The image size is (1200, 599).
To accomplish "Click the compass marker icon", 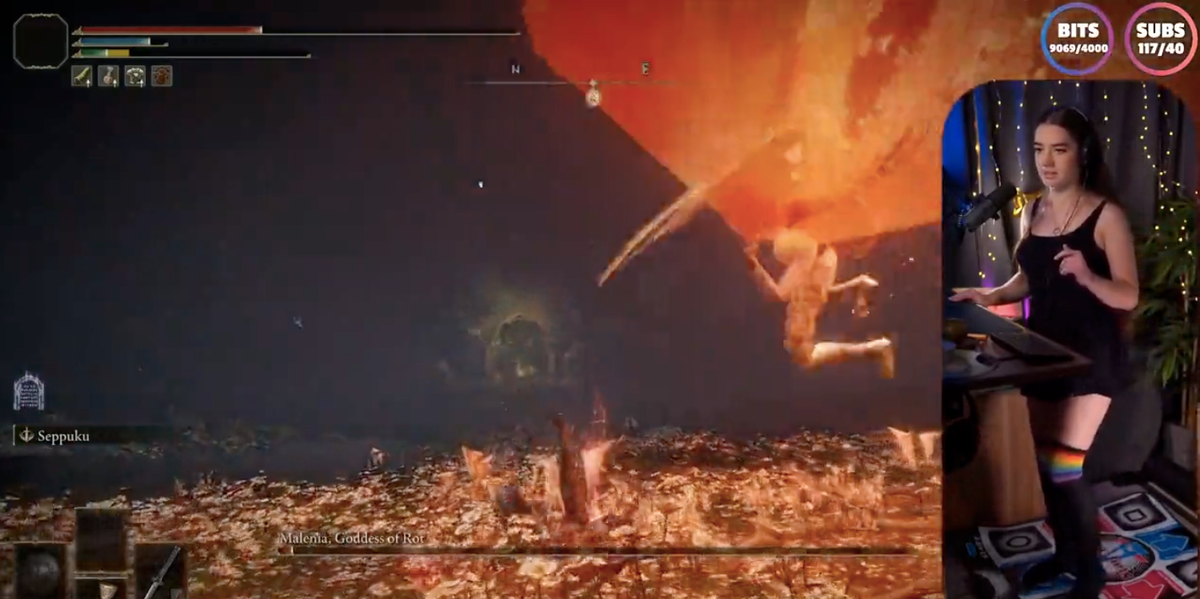I will [x=593, y=94].
